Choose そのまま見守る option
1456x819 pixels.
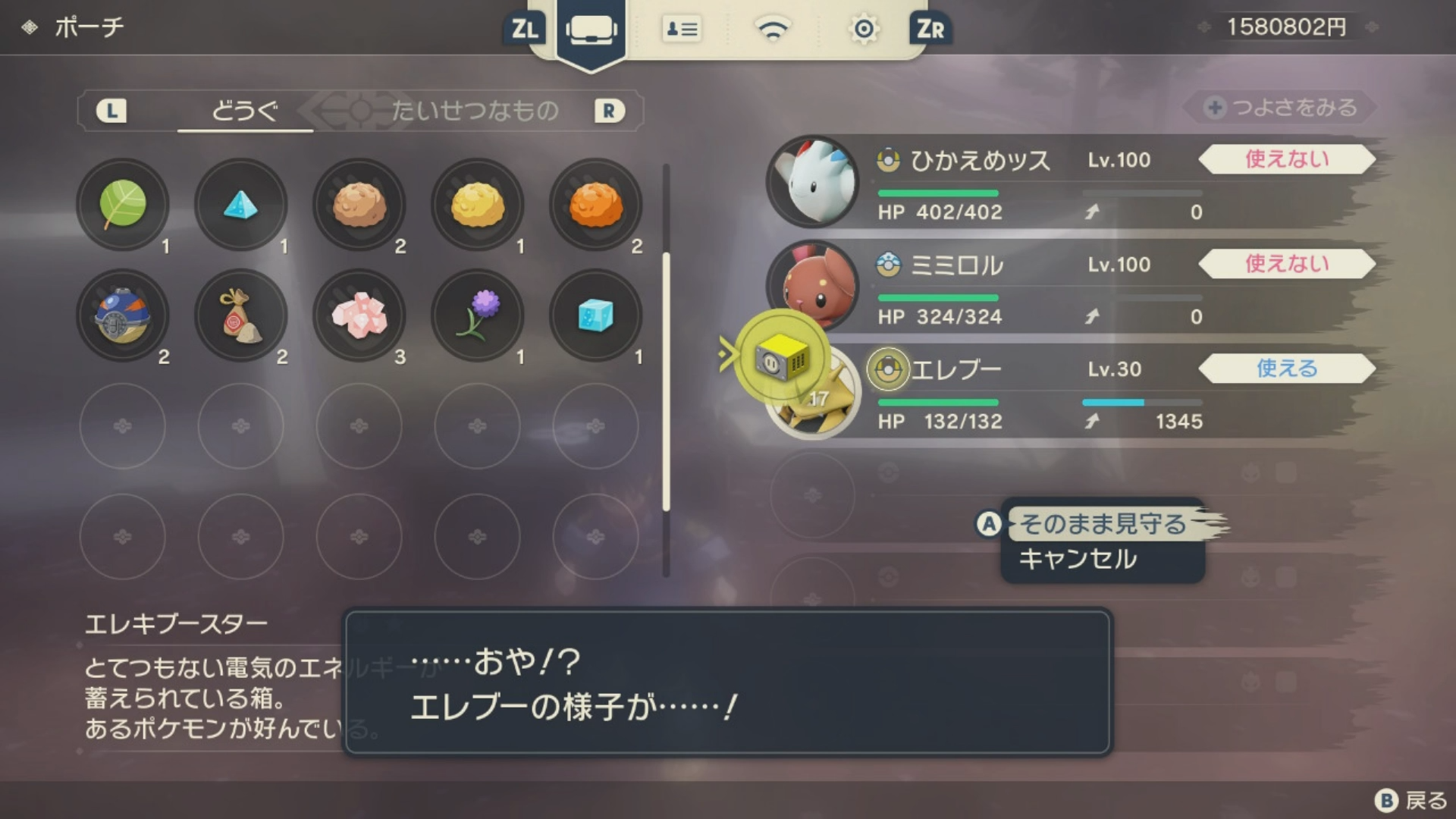(x=1103, y=524)
